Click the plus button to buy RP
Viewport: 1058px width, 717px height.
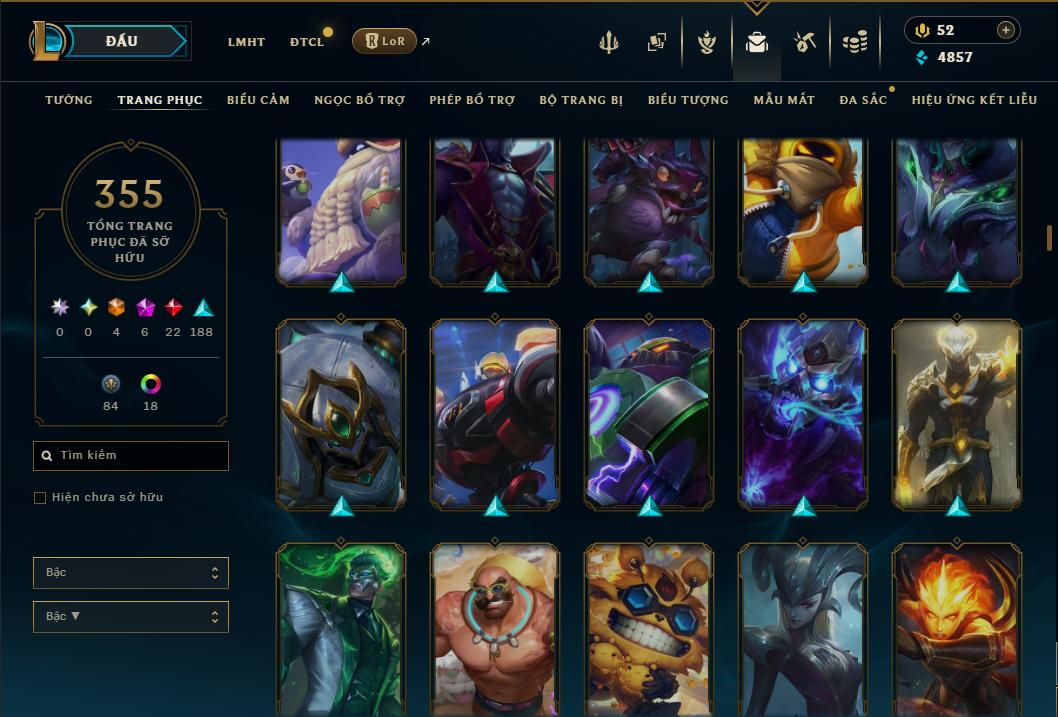1006,30
